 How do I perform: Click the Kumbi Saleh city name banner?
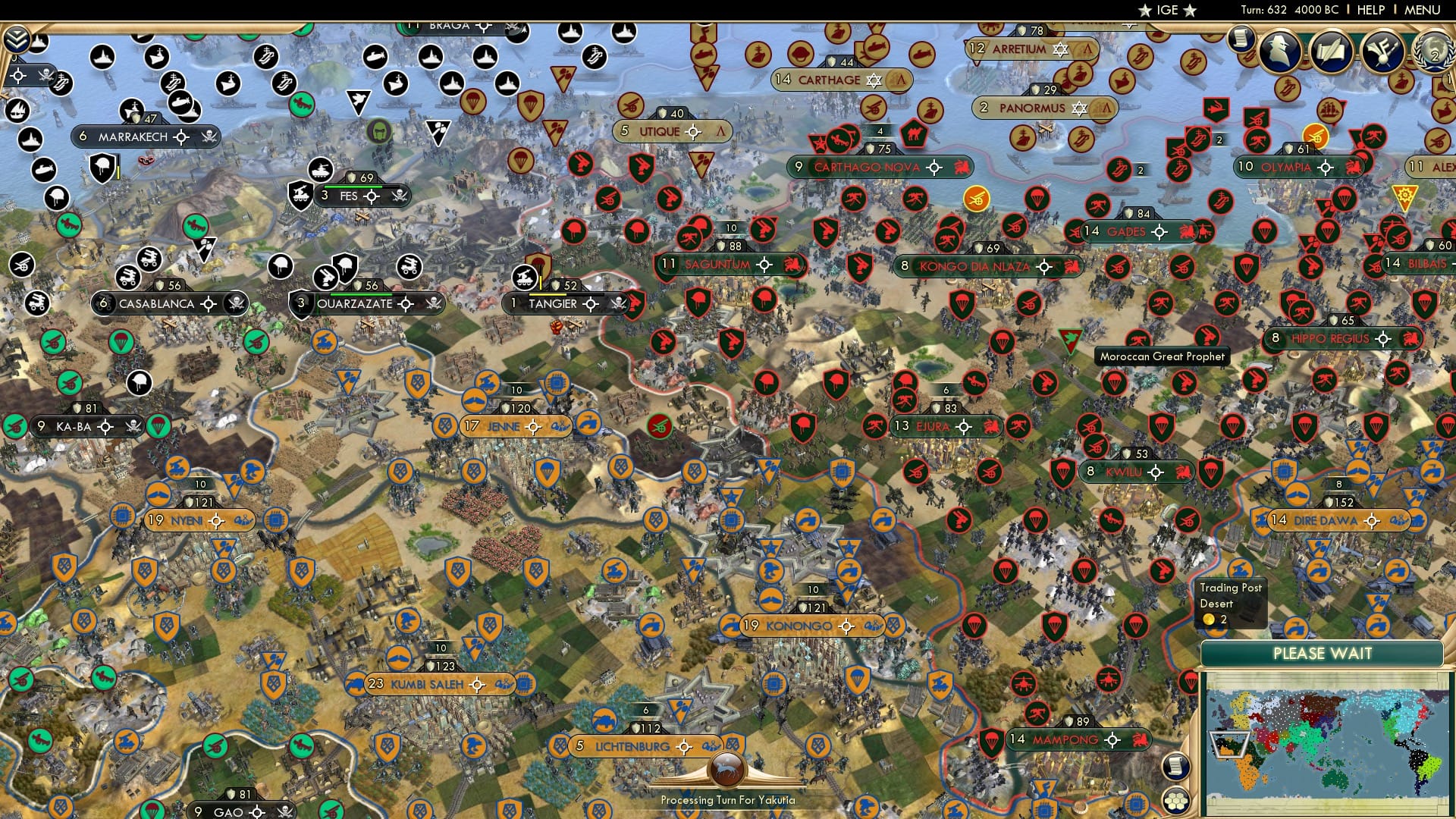(x=428, y=684)
